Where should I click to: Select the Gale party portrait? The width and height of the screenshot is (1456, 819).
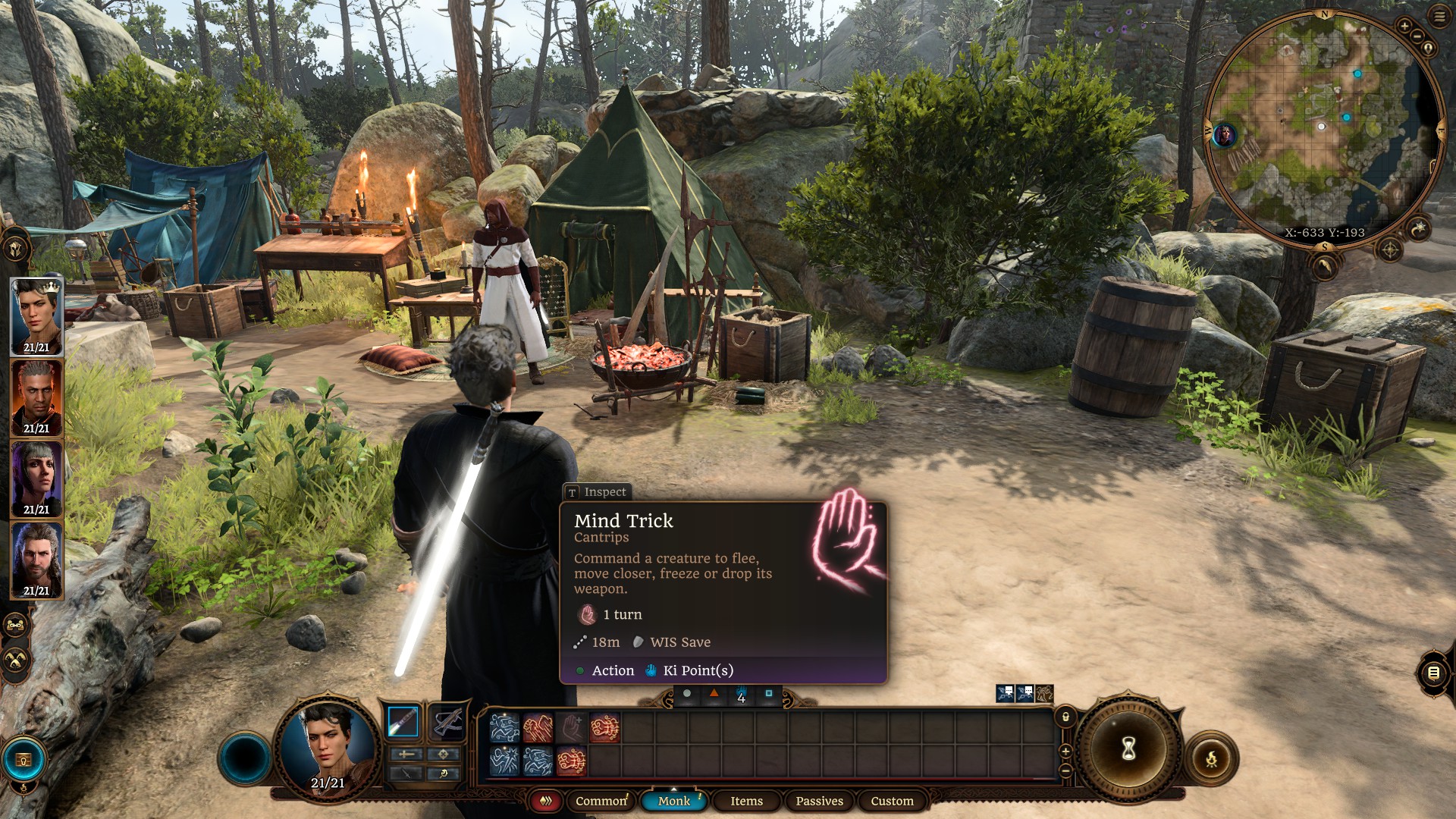pos(36,560)
